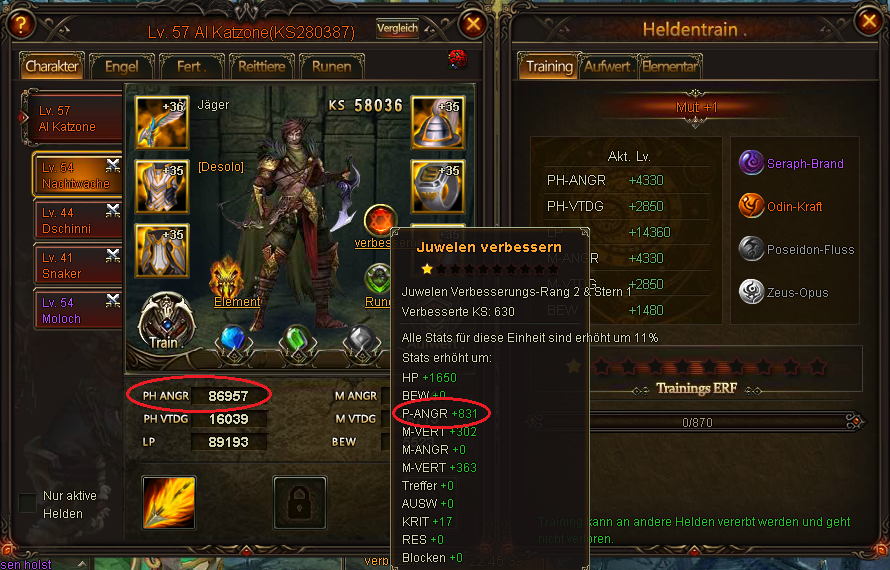Open the Elementar tab
The image size is (890, 570).
(669, 67)
